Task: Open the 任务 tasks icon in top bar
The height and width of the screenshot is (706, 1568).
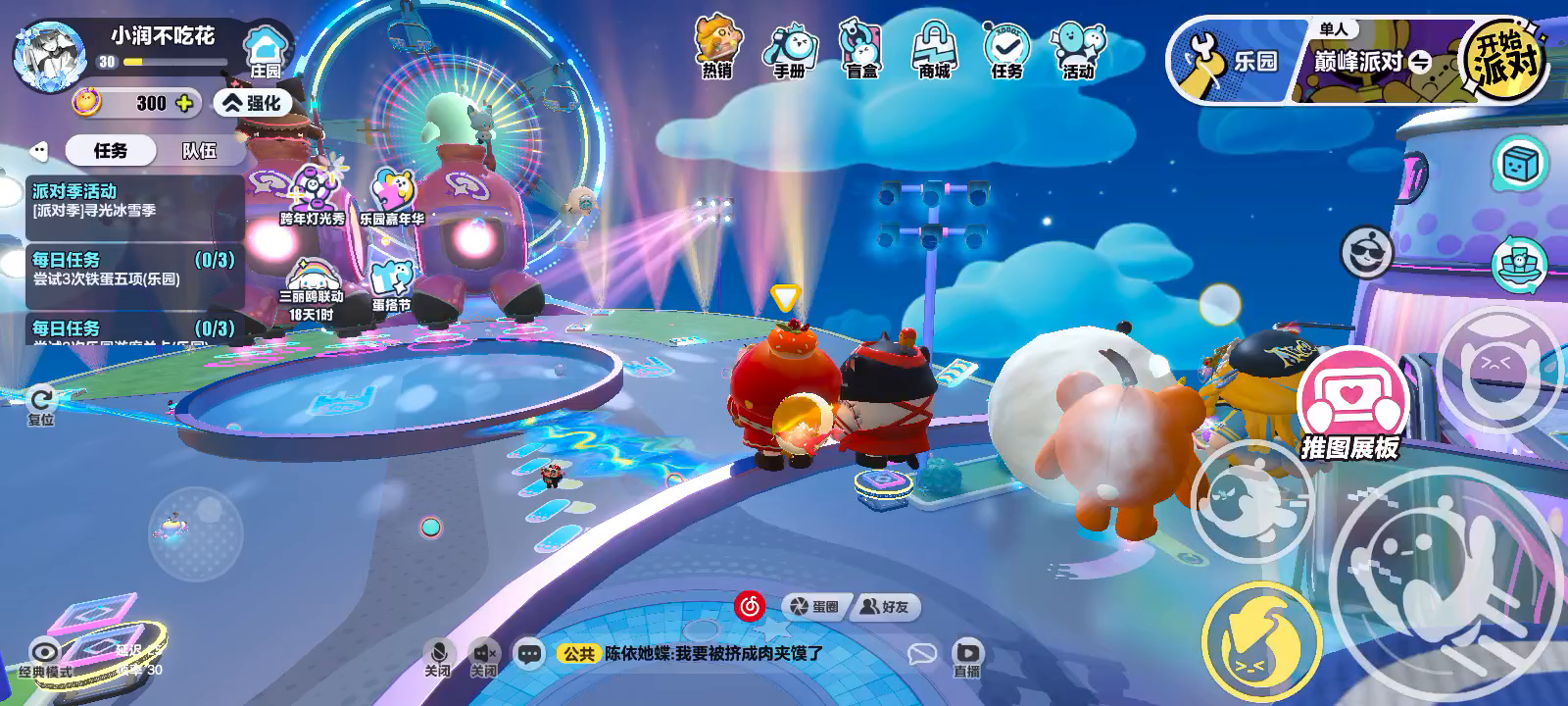Action: point(1006,49)
